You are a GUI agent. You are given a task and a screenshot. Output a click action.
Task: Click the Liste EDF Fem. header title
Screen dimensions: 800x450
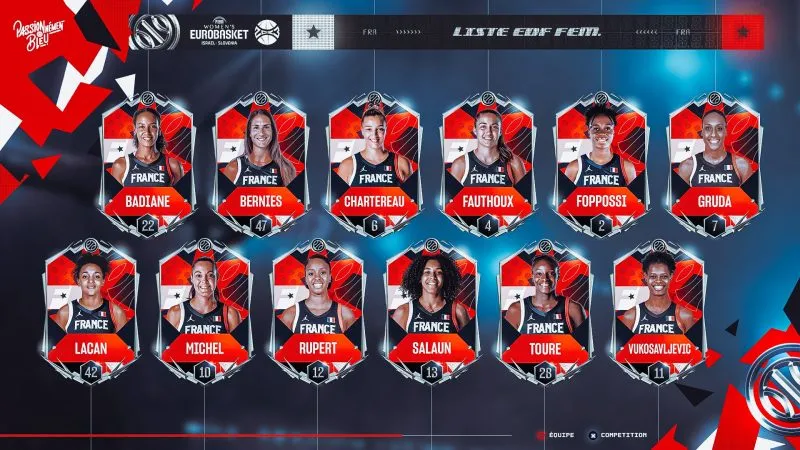[527, 31]
